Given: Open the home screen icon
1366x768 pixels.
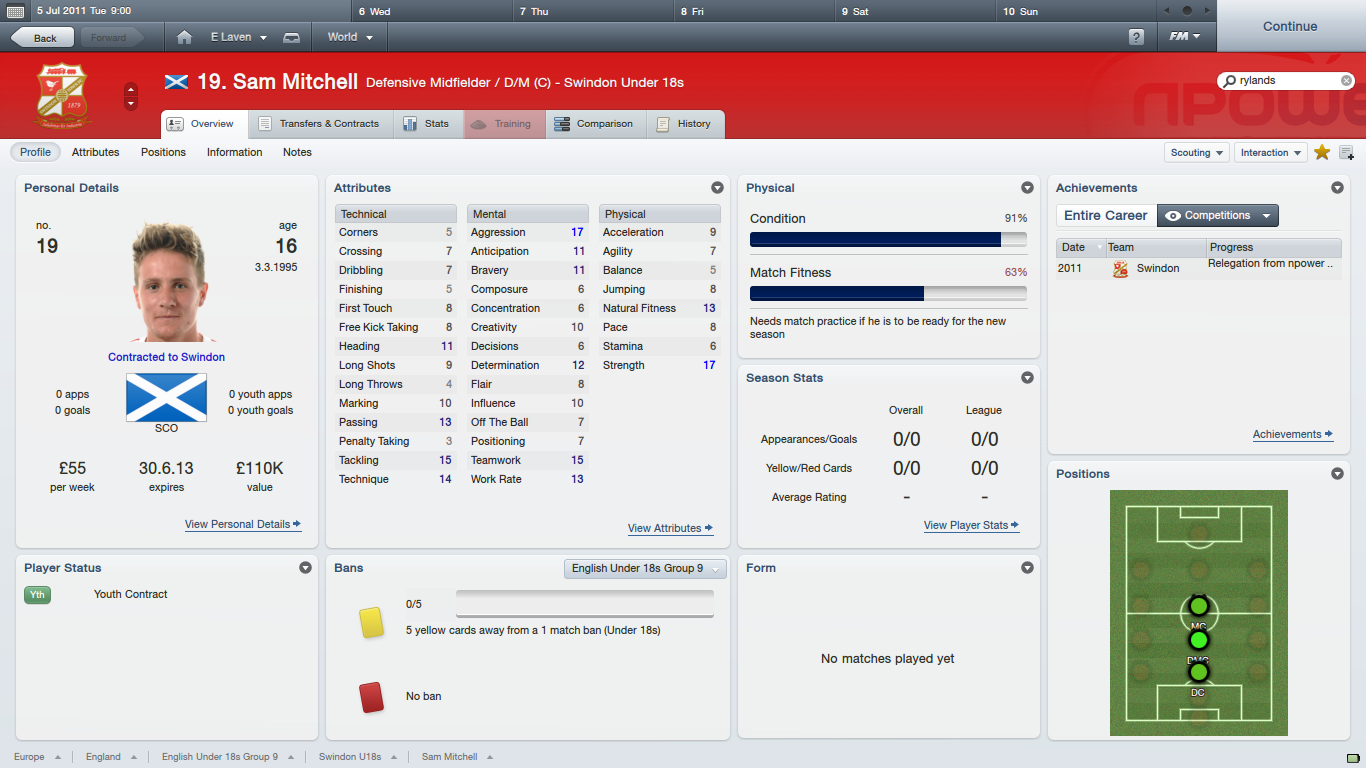Looking at the screenshot, I should [184, 37].
